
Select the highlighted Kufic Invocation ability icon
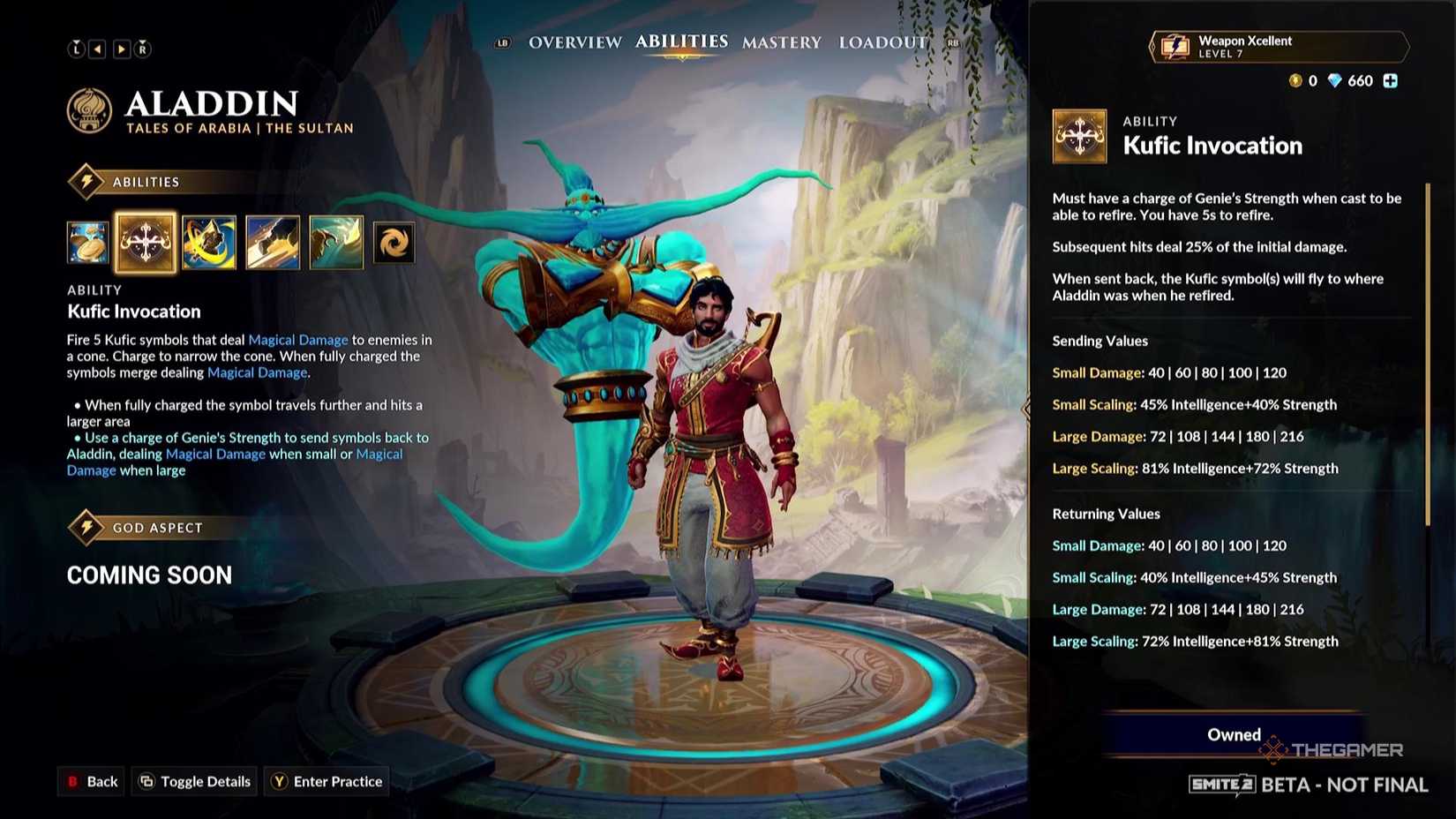pyautogui.click(x=146, y=242)
